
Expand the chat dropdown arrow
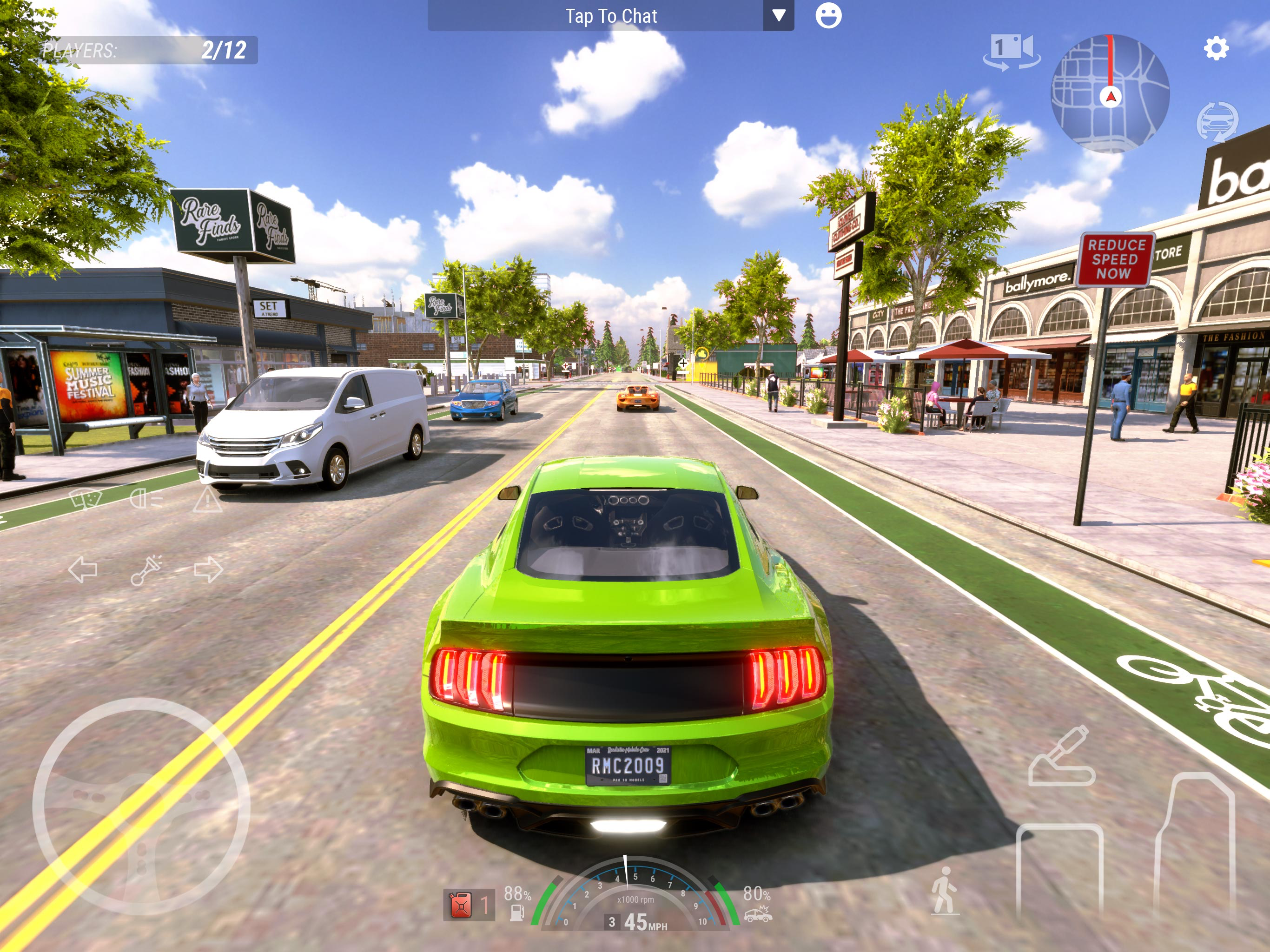(778, 15)
